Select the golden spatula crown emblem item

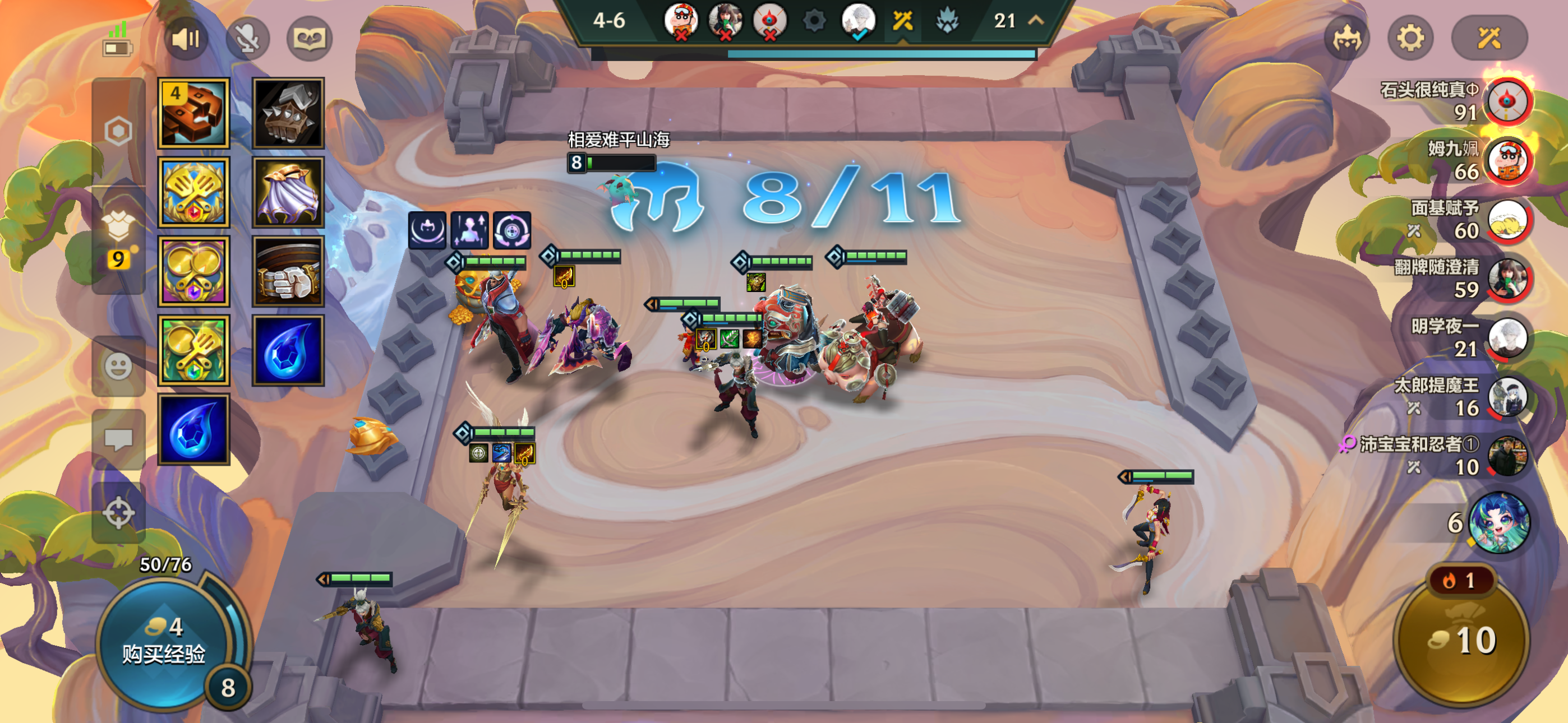(193, 192)
